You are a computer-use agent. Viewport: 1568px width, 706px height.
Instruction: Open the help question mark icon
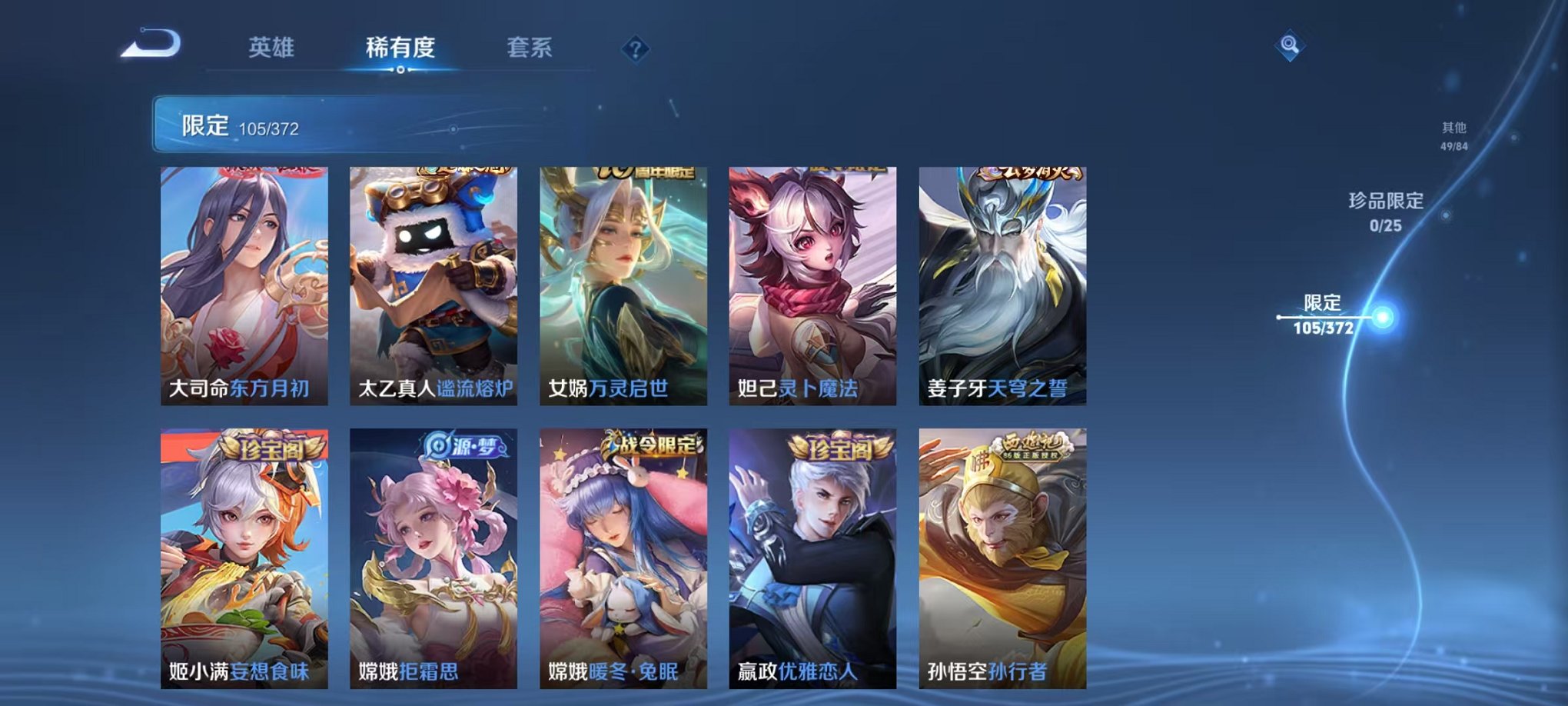pyautogui.click(x=635, y=48)
